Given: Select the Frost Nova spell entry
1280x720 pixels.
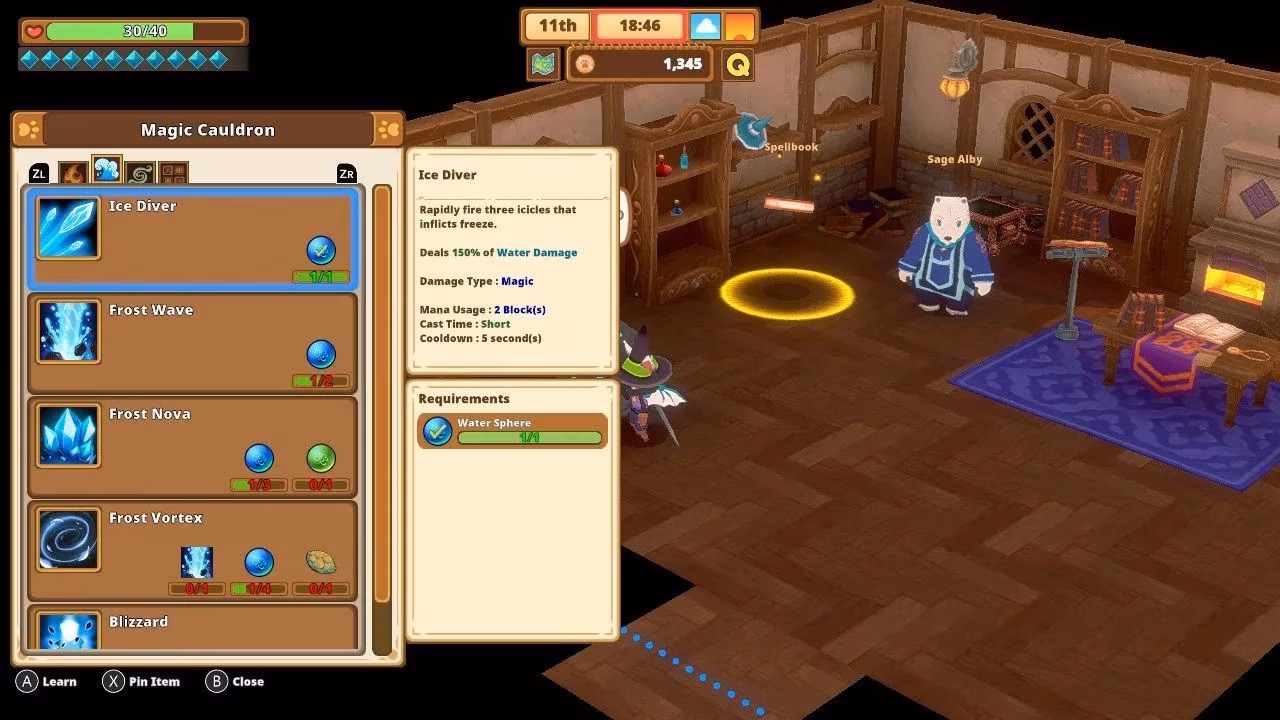Looking at the screenshot, I should 192,446.
